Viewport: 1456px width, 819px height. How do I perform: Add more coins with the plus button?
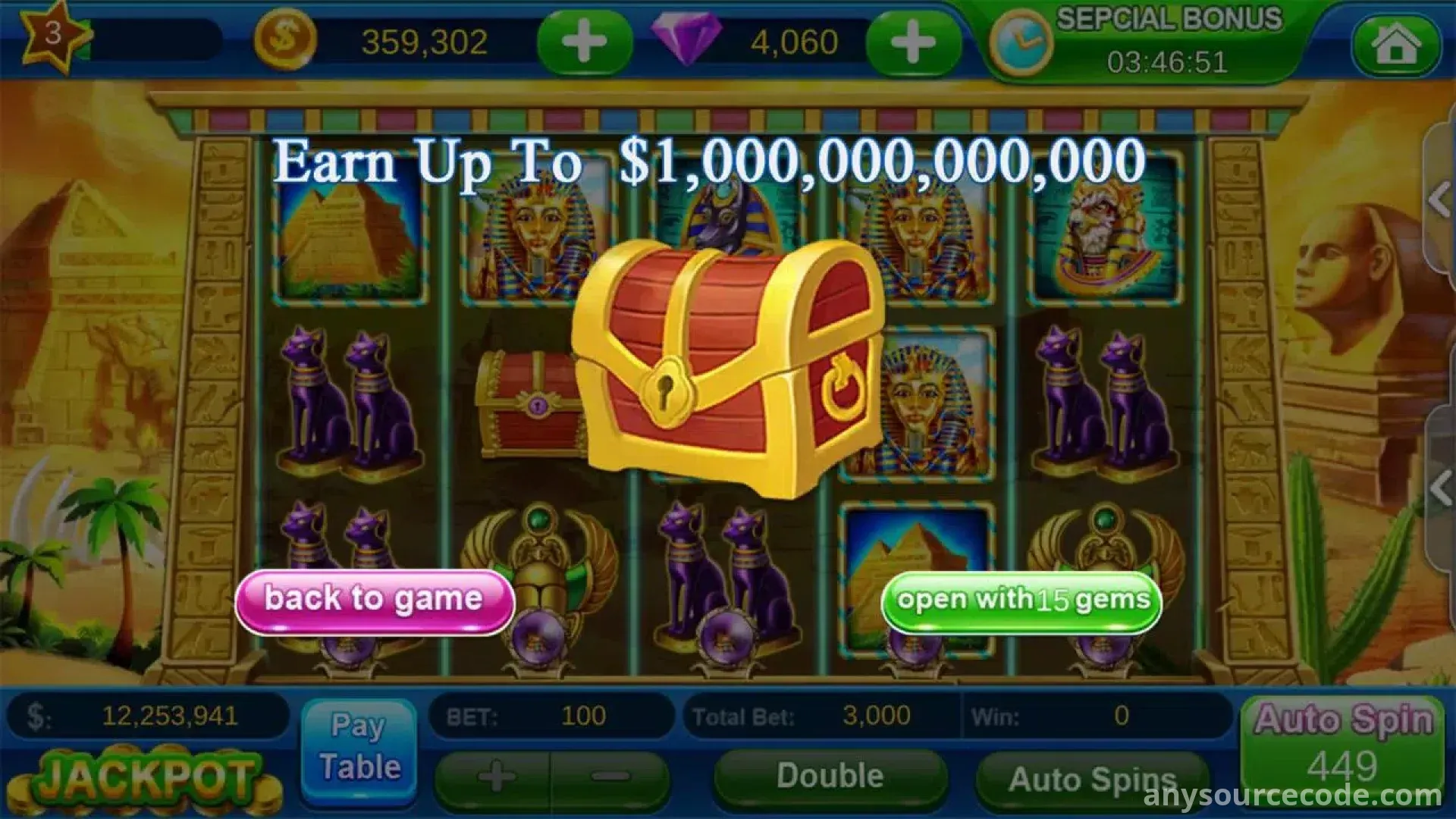584,42
